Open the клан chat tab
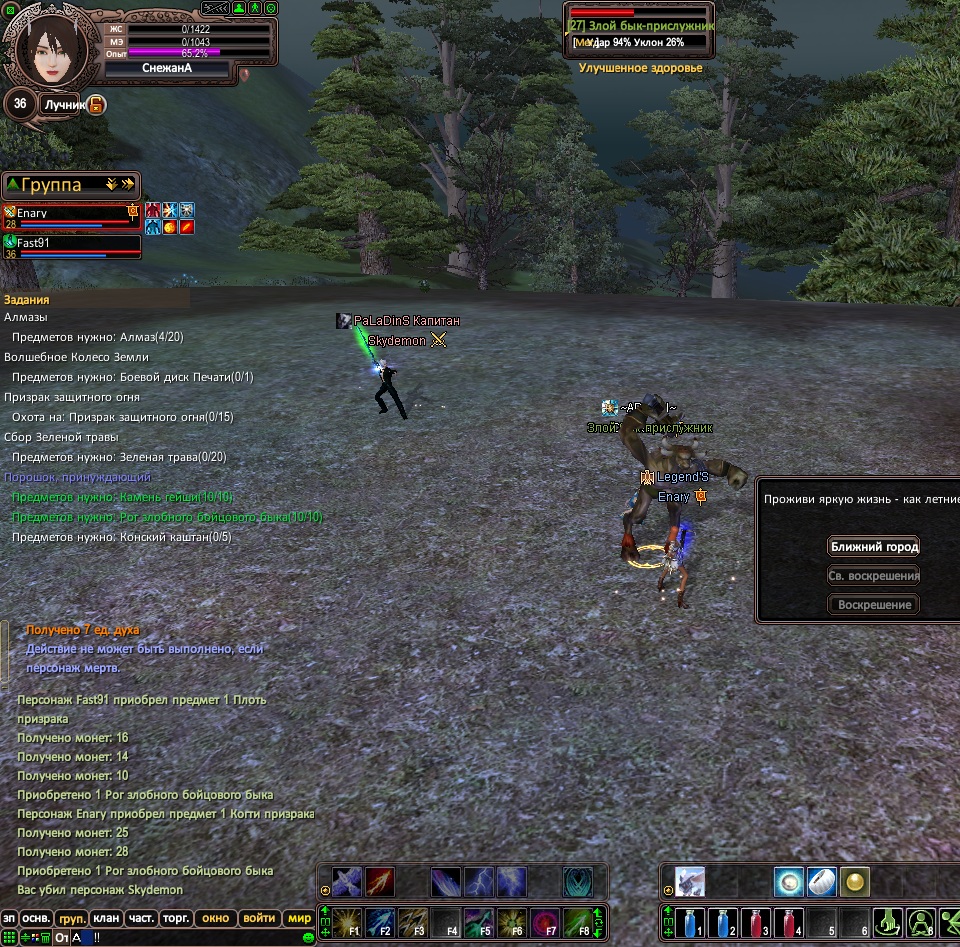960x947 pixels. pos(105,918)
